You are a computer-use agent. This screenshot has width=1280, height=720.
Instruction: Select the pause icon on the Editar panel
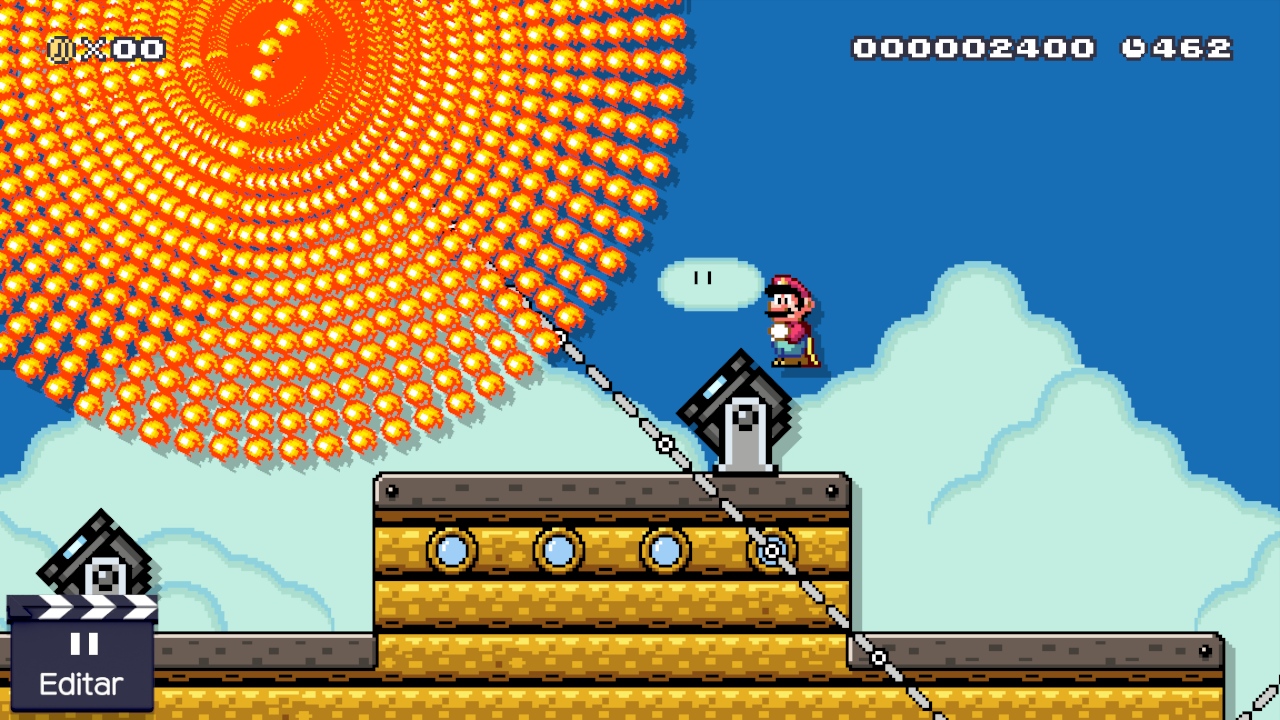[84, 645]
